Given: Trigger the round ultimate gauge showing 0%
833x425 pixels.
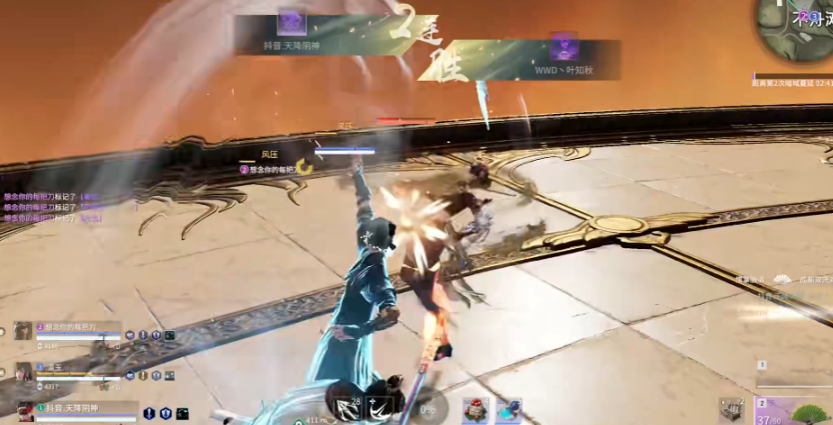Looking at the screenshot, I should coord(428,408).
